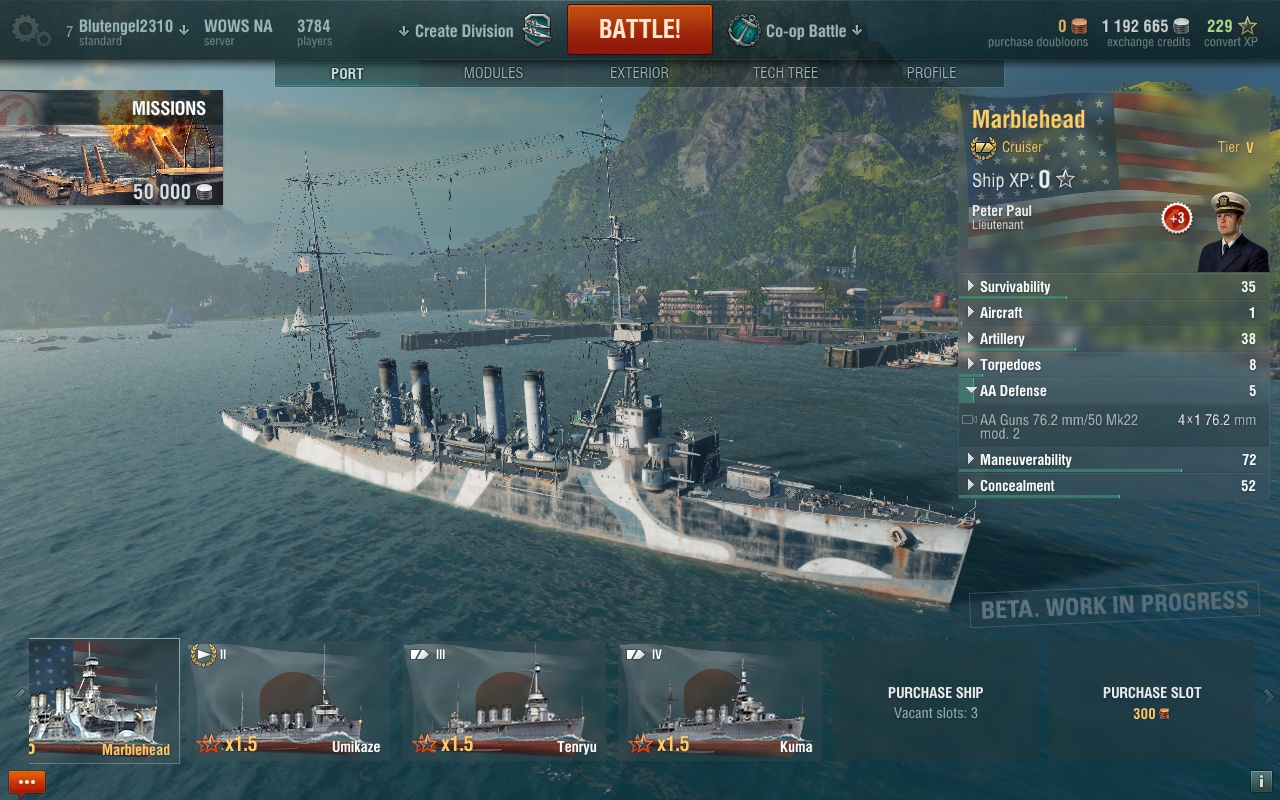View the Profile tab
This screenshot has height=800, width=1280.
pos(931,73)
